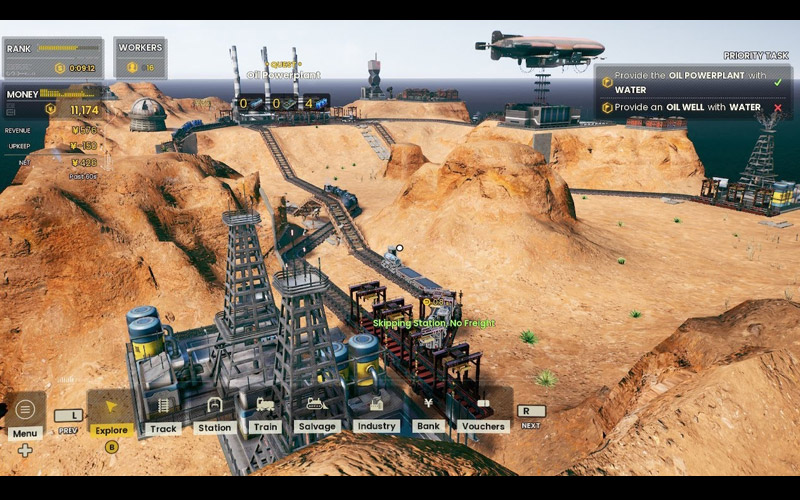Select the Explore tool

point(111,410)
